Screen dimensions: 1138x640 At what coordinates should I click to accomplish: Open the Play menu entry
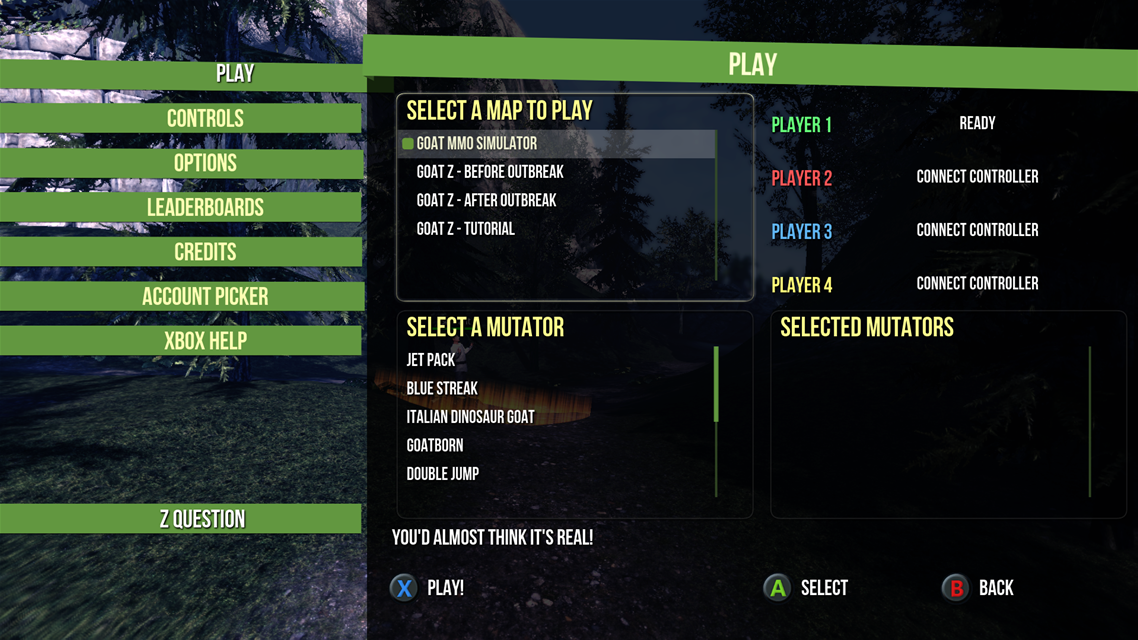click(234, 74)
